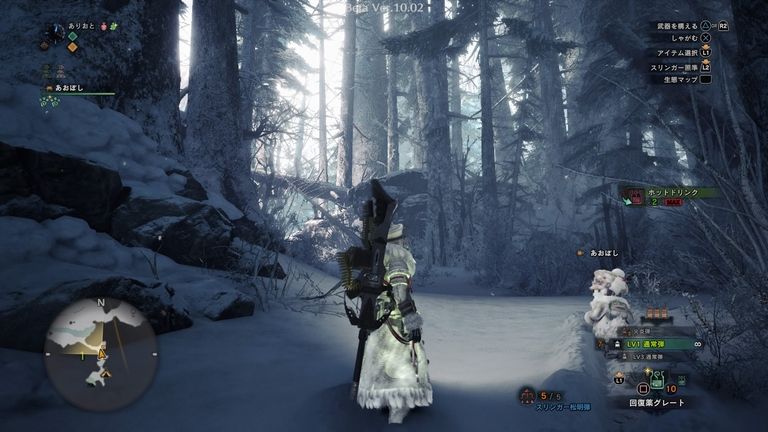Screen dimensions: 768x432
Task: Click the スリンガー松明弾 slinger ammo icon
Action: point(525,396)
